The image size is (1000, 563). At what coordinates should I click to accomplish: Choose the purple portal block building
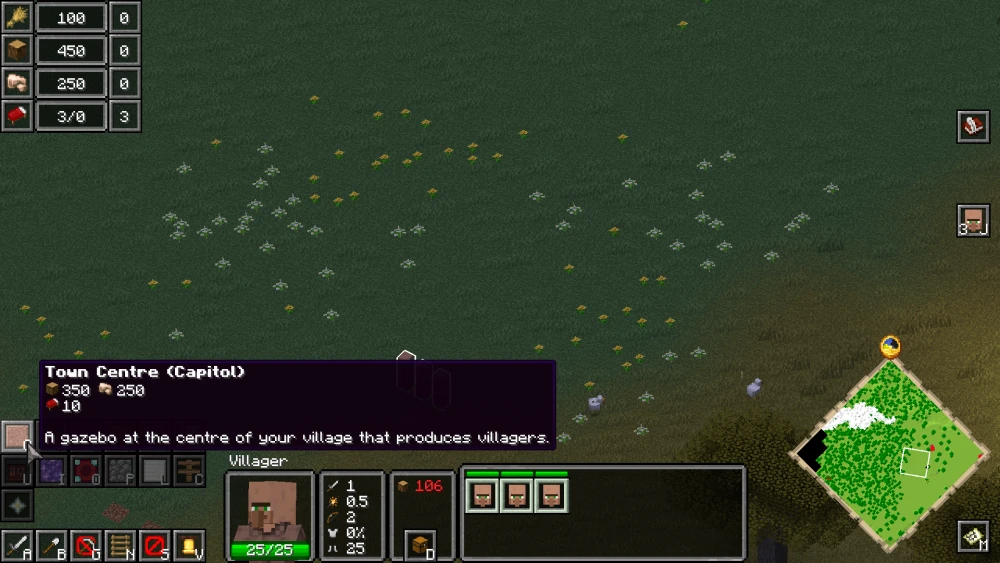52,470
